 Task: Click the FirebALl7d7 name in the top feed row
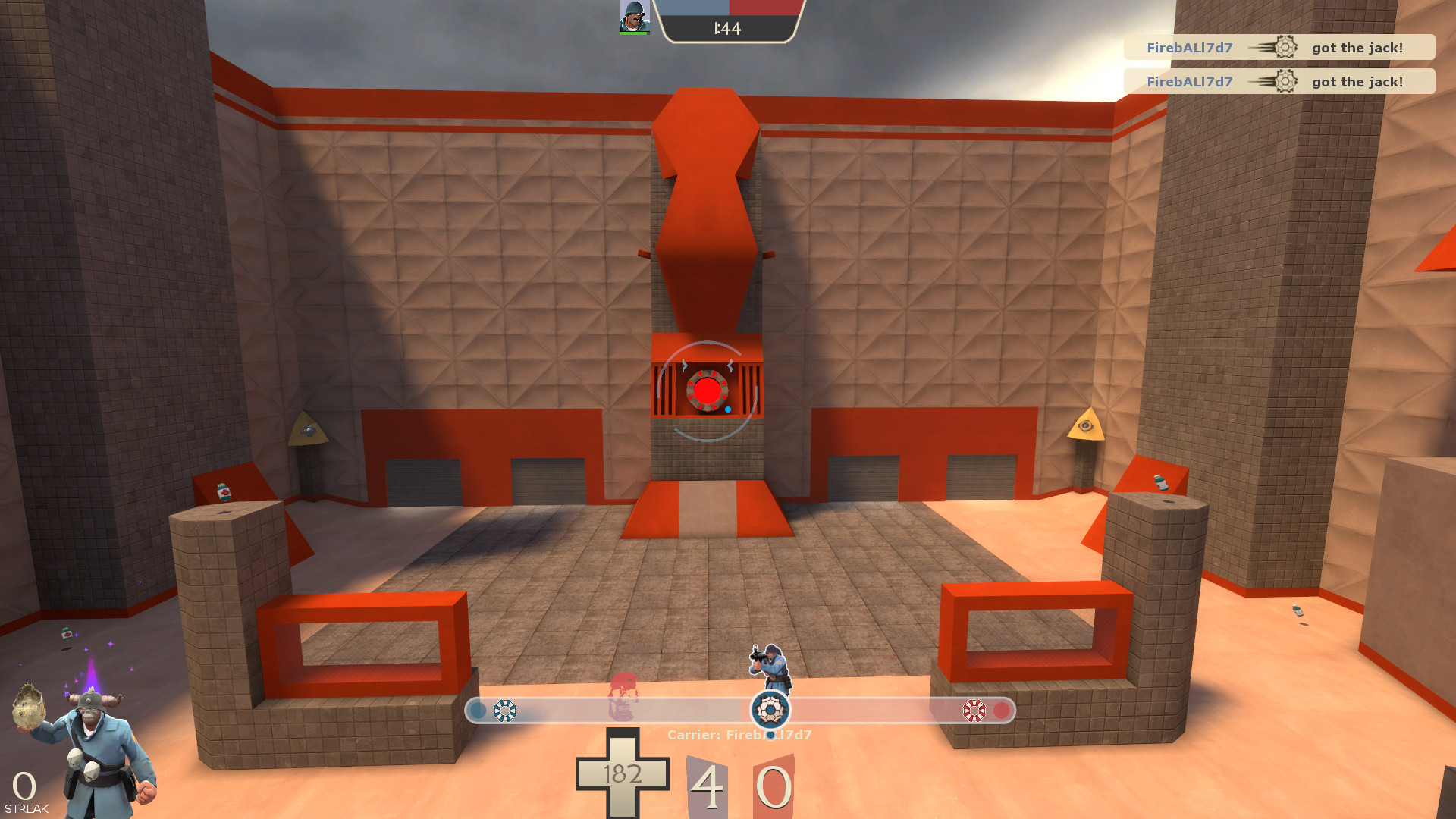(x=1190, y=46)
